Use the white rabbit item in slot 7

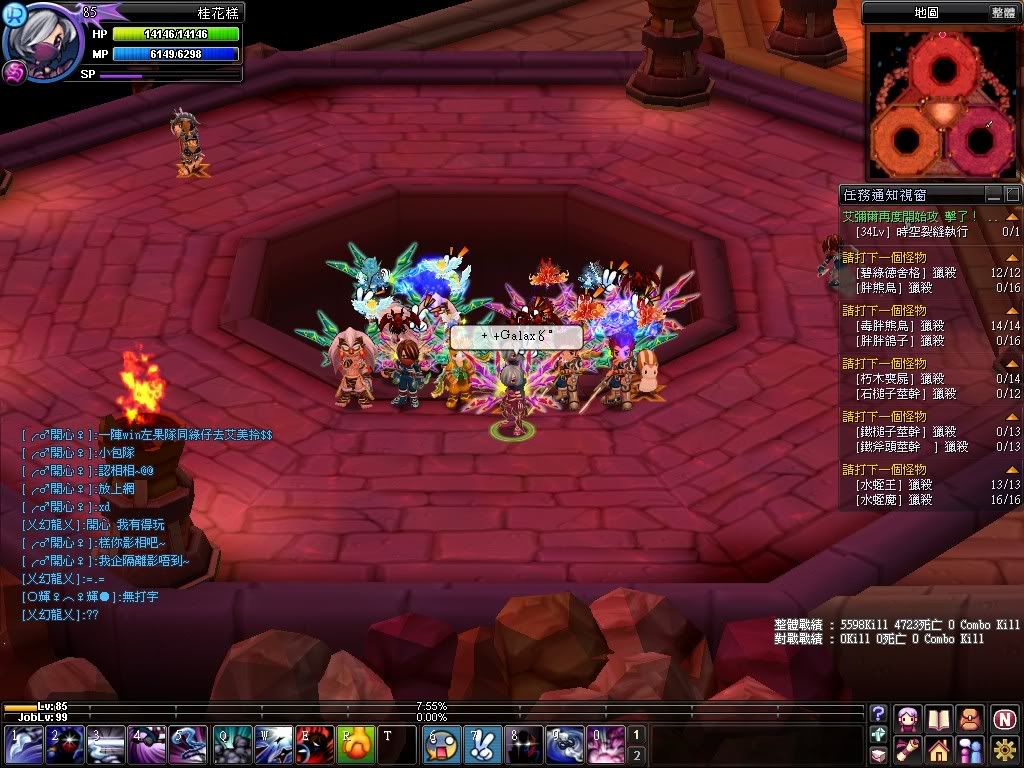pyautogui.click(x=481, y=745)
